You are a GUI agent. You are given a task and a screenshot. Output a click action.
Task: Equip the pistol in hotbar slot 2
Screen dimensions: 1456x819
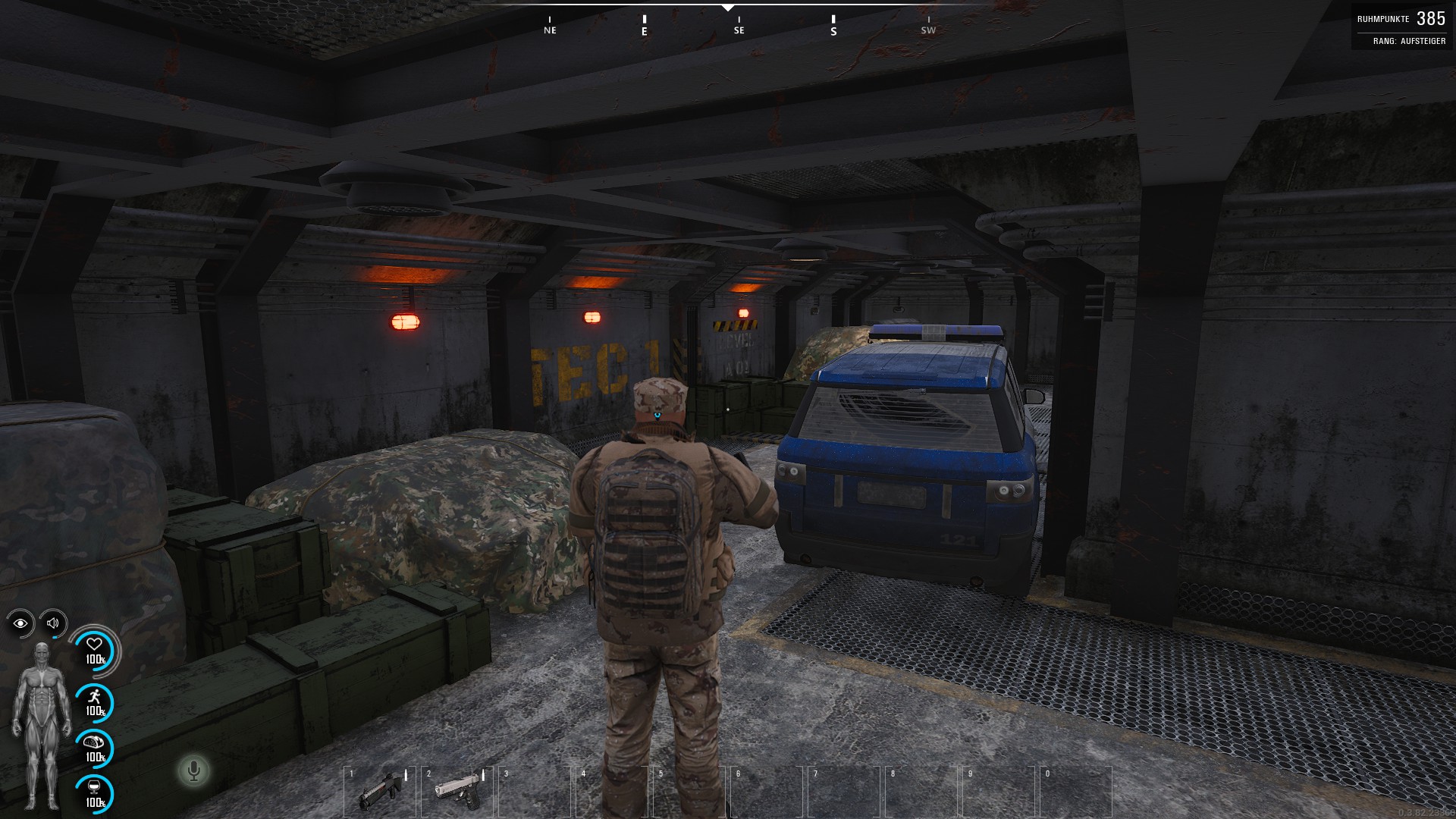pyautogui.click(x=457, y=792)
